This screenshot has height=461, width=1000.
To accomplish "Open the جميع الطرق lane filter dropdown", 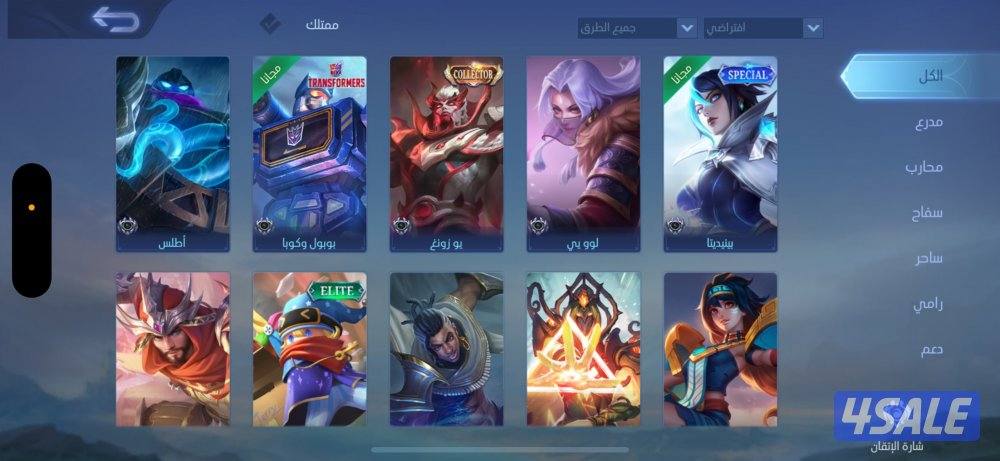I will tap(637, 28).
